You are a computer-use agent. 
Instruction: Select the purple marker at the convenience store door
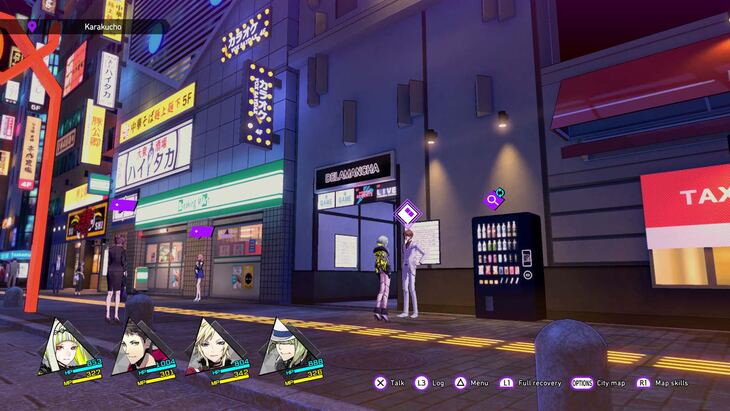coord(201,232)
